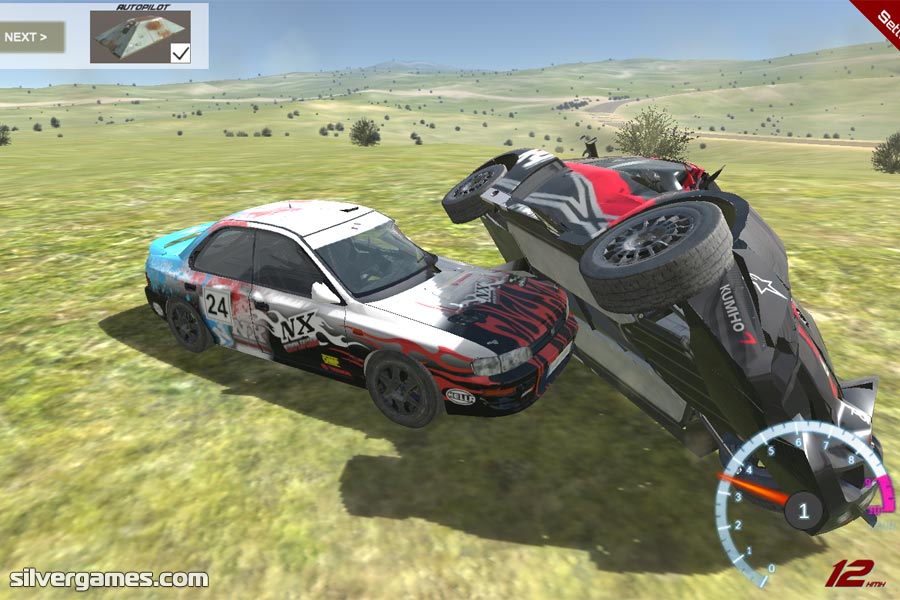Toggle the Autopilot checkbox
Viewport: 900px width, 600px height.
180,53
